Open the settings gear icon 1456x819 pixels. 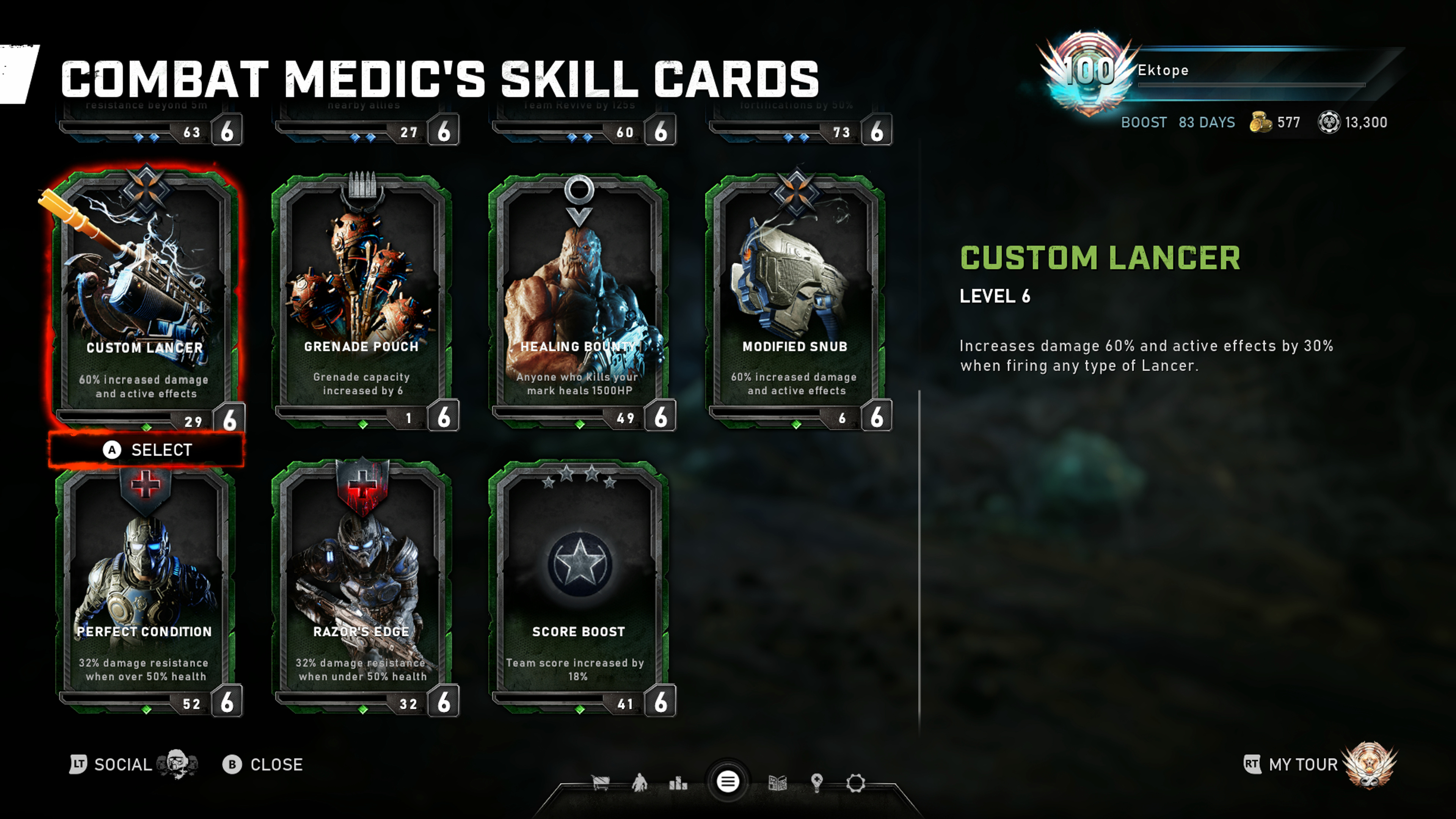coord(855,783)
